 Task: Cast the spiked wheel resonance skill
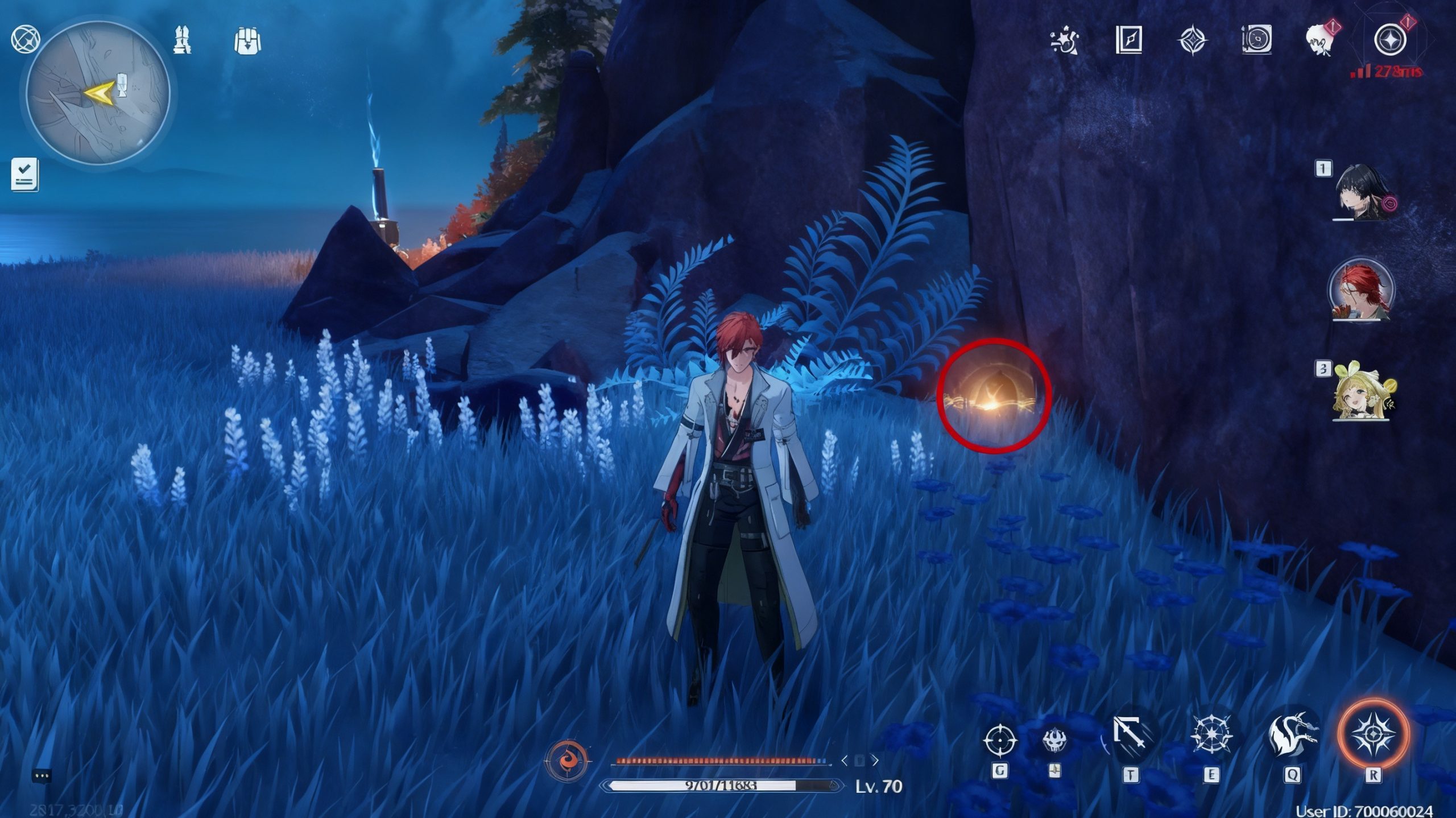(1211, 734)
